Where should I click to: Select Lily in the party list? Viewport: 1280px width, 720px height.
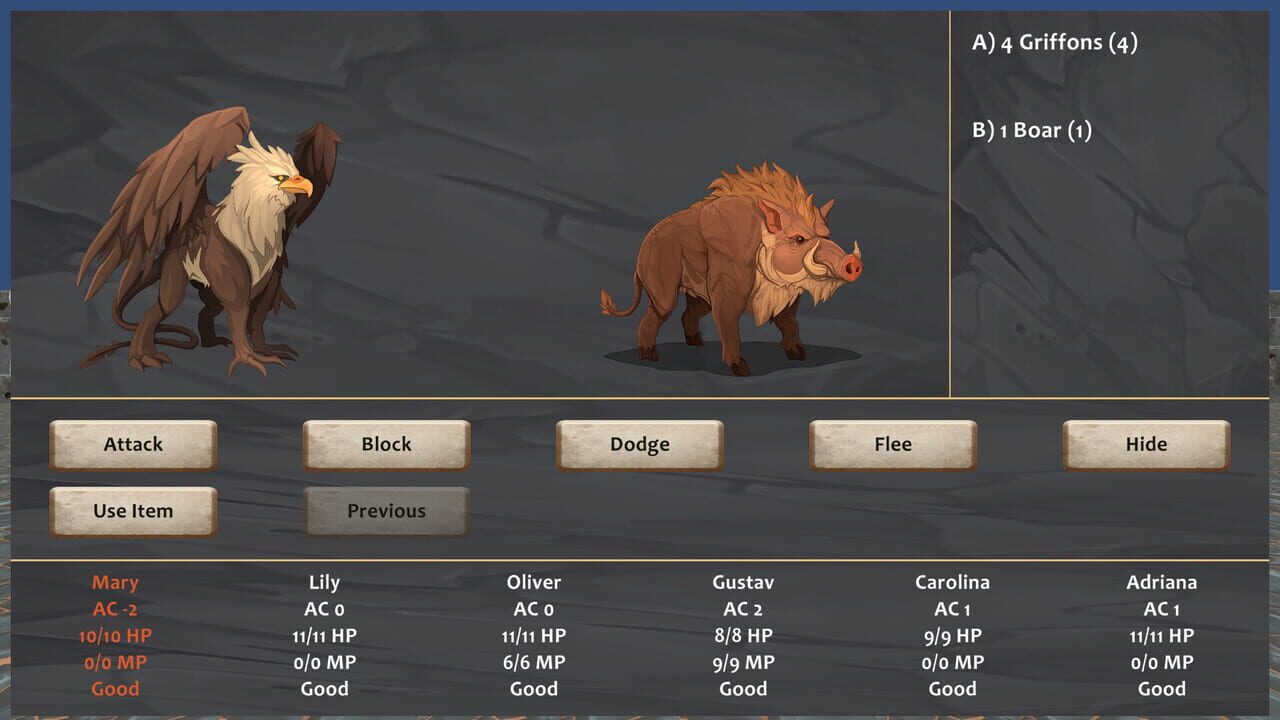click(324, 581)
